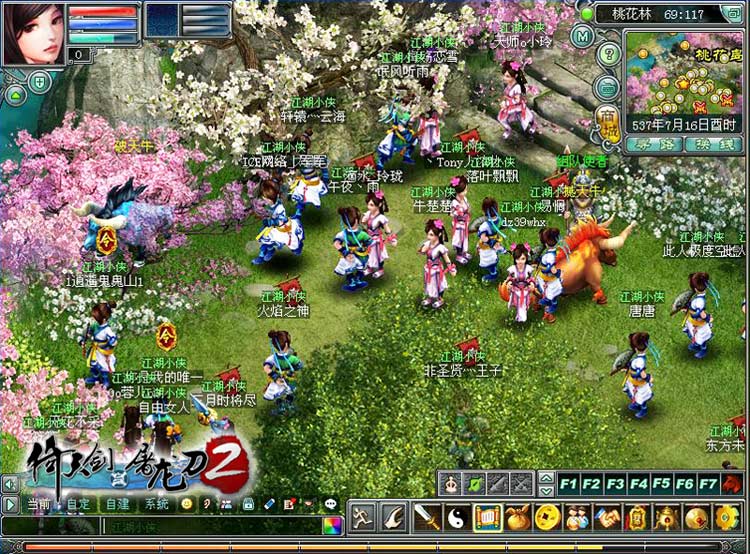Switch to the 系统 chat tab
Screen dimensions: 750x554
pyautogui.click(x=156, y=504)
